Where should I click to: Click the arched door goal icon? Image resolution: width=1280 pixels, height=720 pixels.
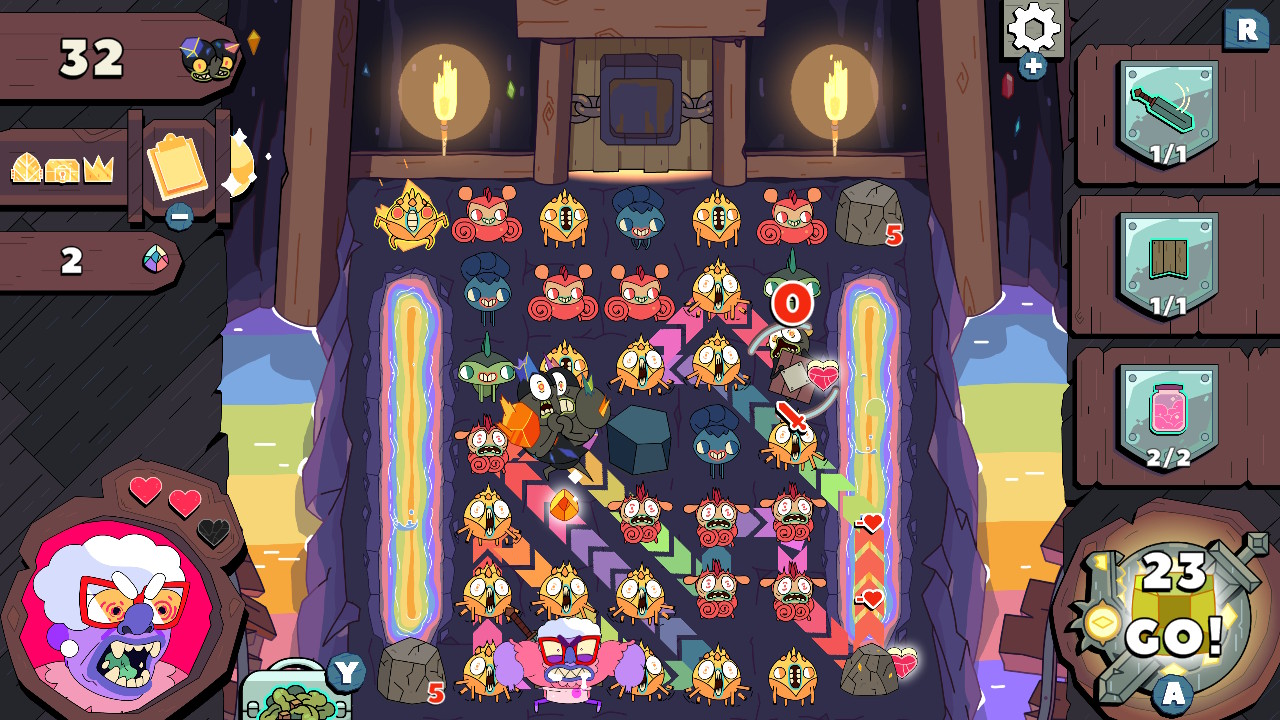coord(26,168)
